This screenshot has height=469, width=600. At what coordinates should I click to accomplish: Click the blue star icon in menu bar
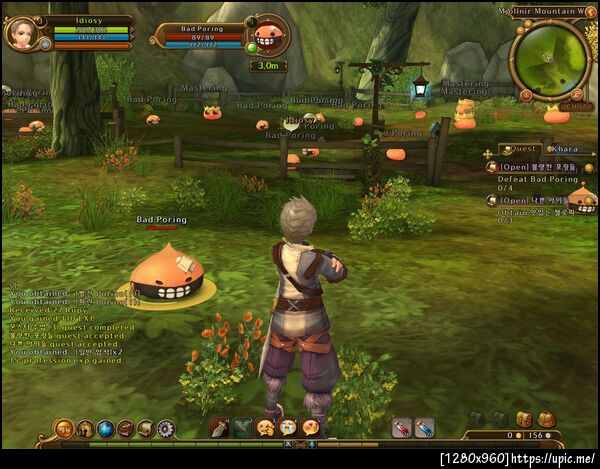click(106, 428)
